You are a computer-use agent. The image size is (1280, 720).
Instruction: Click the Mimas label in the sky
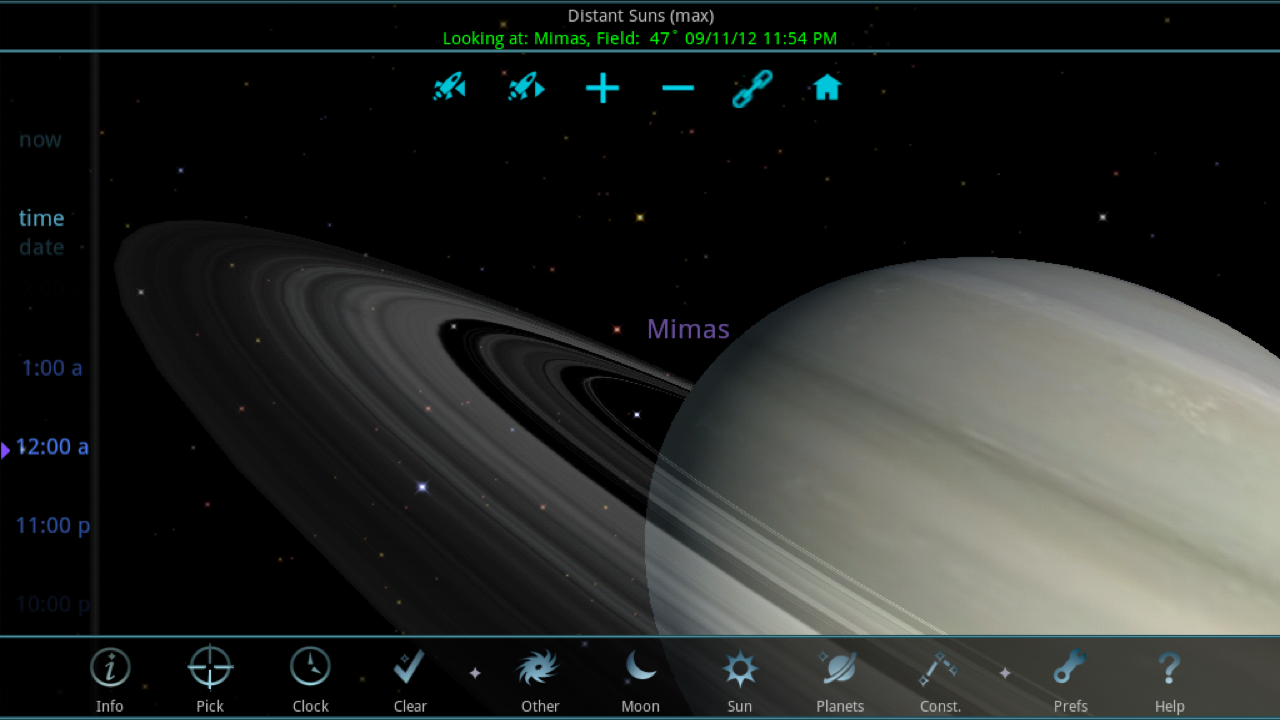687,328
